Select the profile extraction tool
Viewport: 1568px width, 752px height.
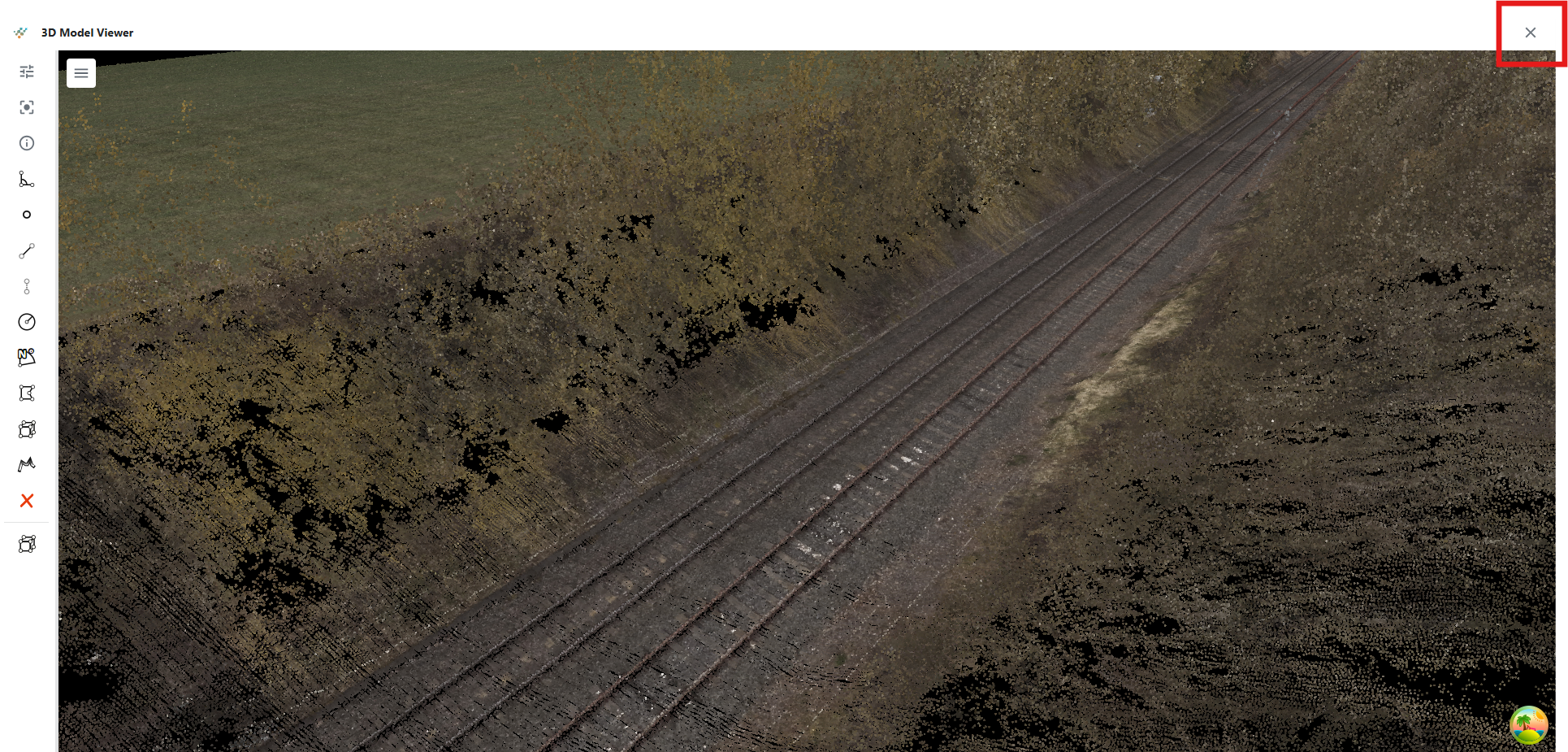click(x=26, y=464)
